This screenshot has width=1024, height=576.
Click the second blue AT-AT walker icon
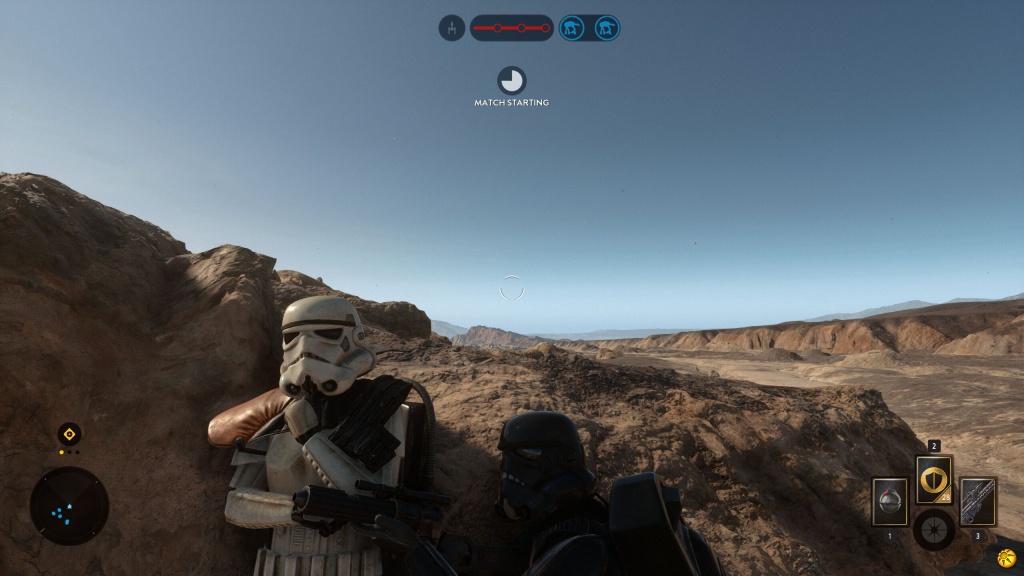(605, 28)
